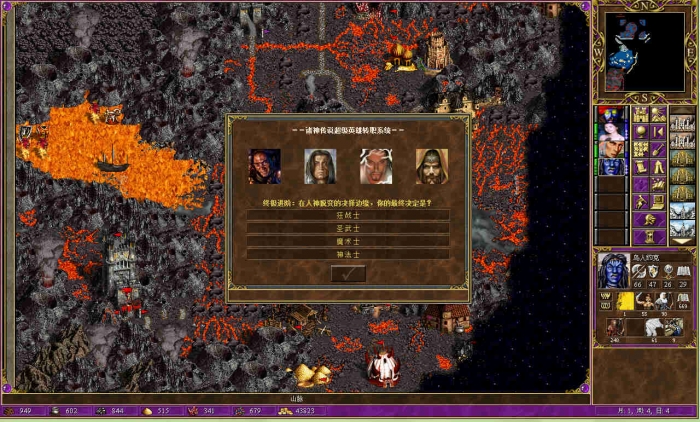
Task: Choose the 狂战士 class option
Action: [347, 214]
